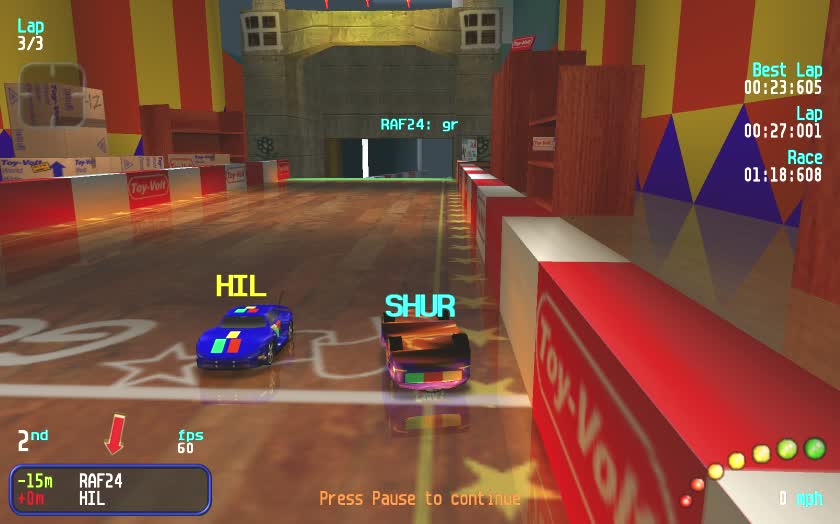Select RAF24 in the position list

click(x=100, y=481)
